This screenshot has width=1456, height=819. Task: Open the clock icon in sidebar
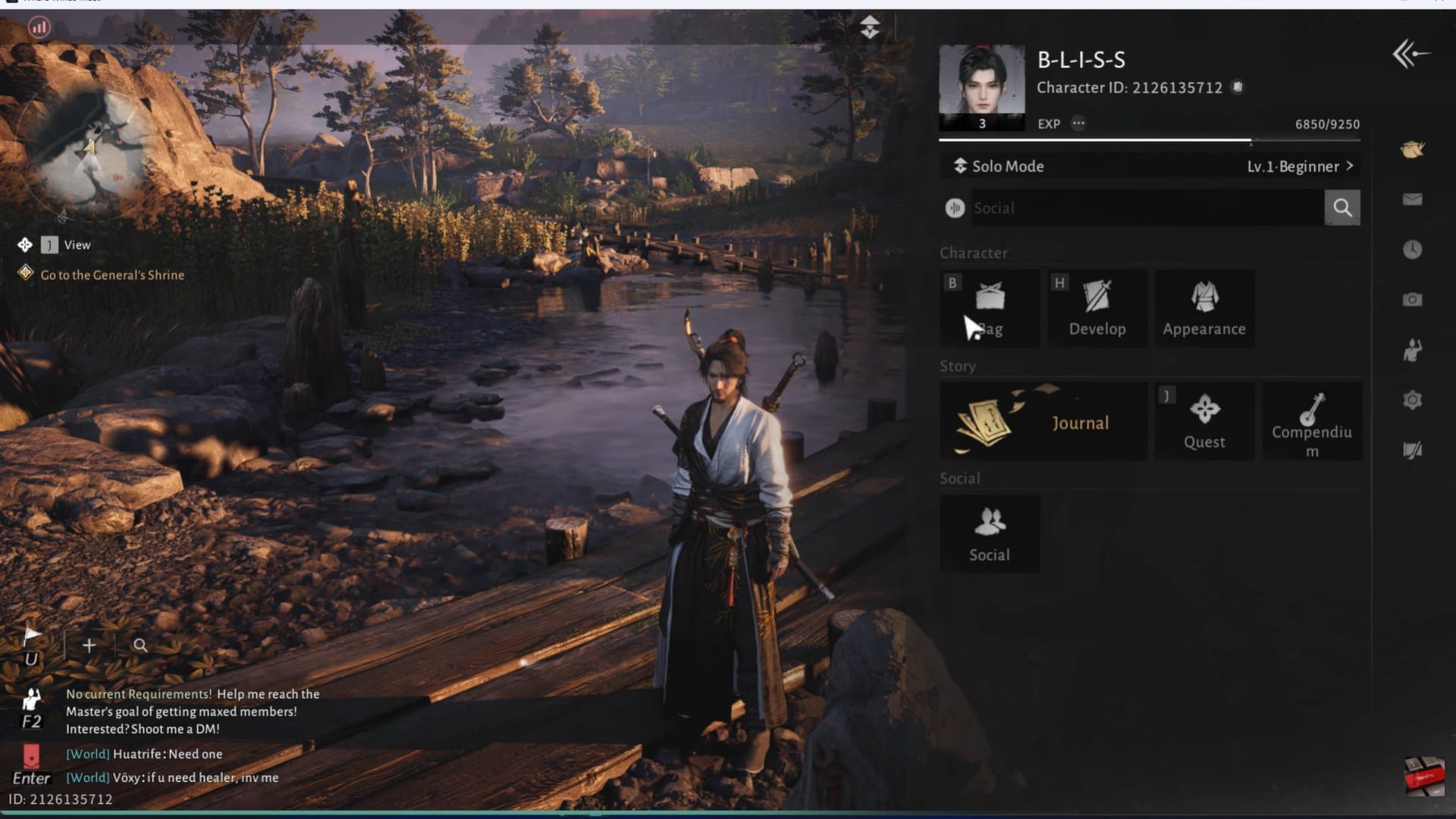click(1412, 249)
